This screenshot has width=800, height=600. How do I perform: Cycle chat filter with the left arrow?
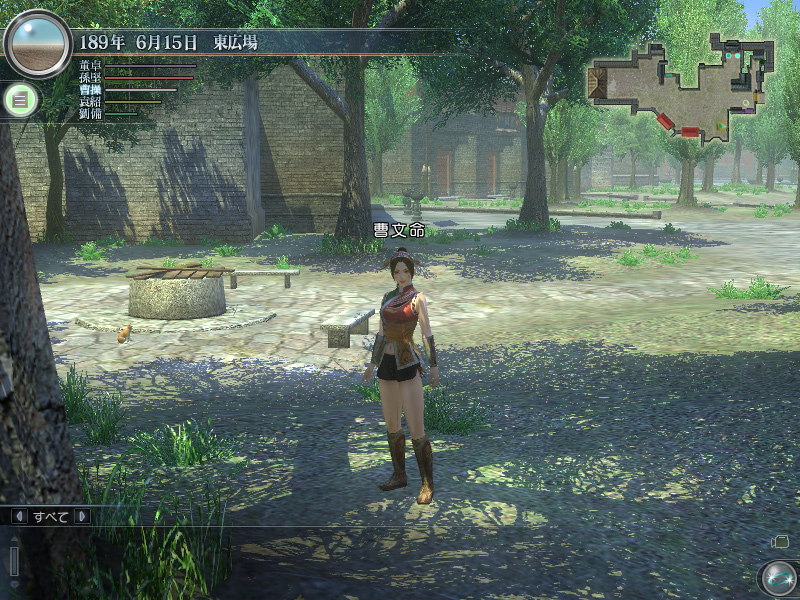click(19, 516)
